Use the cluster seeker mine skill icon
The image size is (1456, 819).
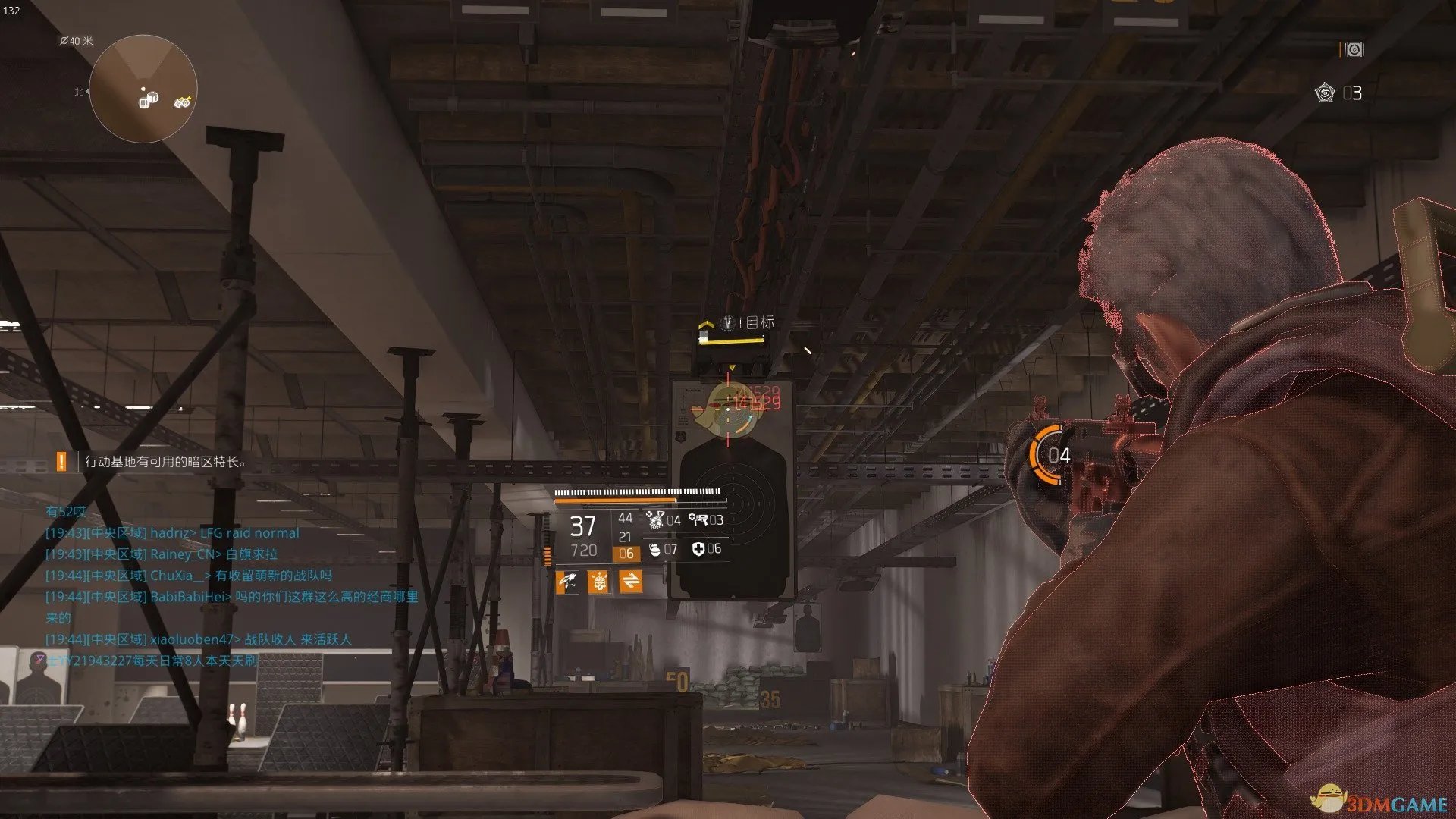coord(655,519)
